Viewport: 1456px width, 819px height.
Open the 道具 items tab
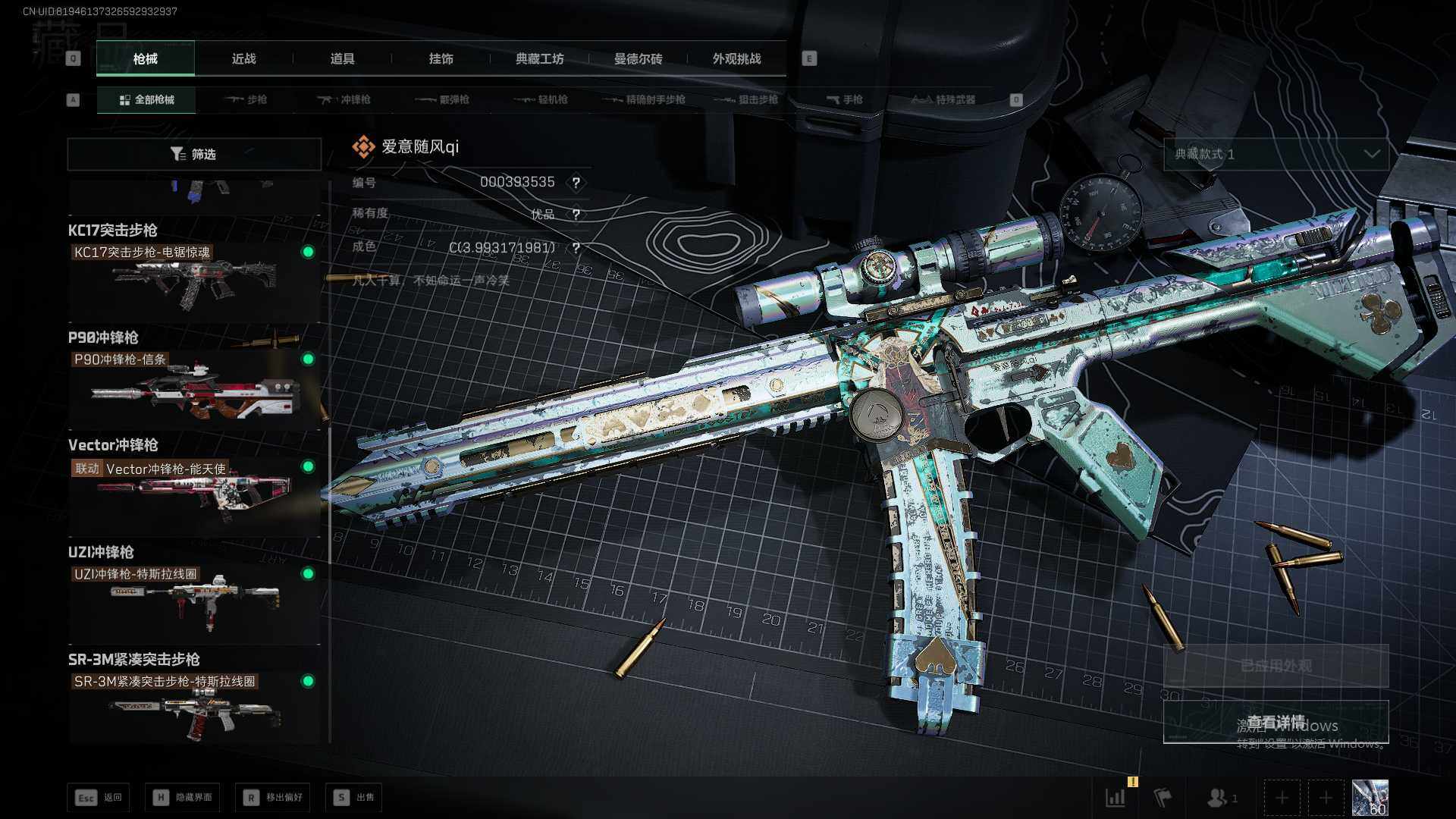[x=342, y=58]
